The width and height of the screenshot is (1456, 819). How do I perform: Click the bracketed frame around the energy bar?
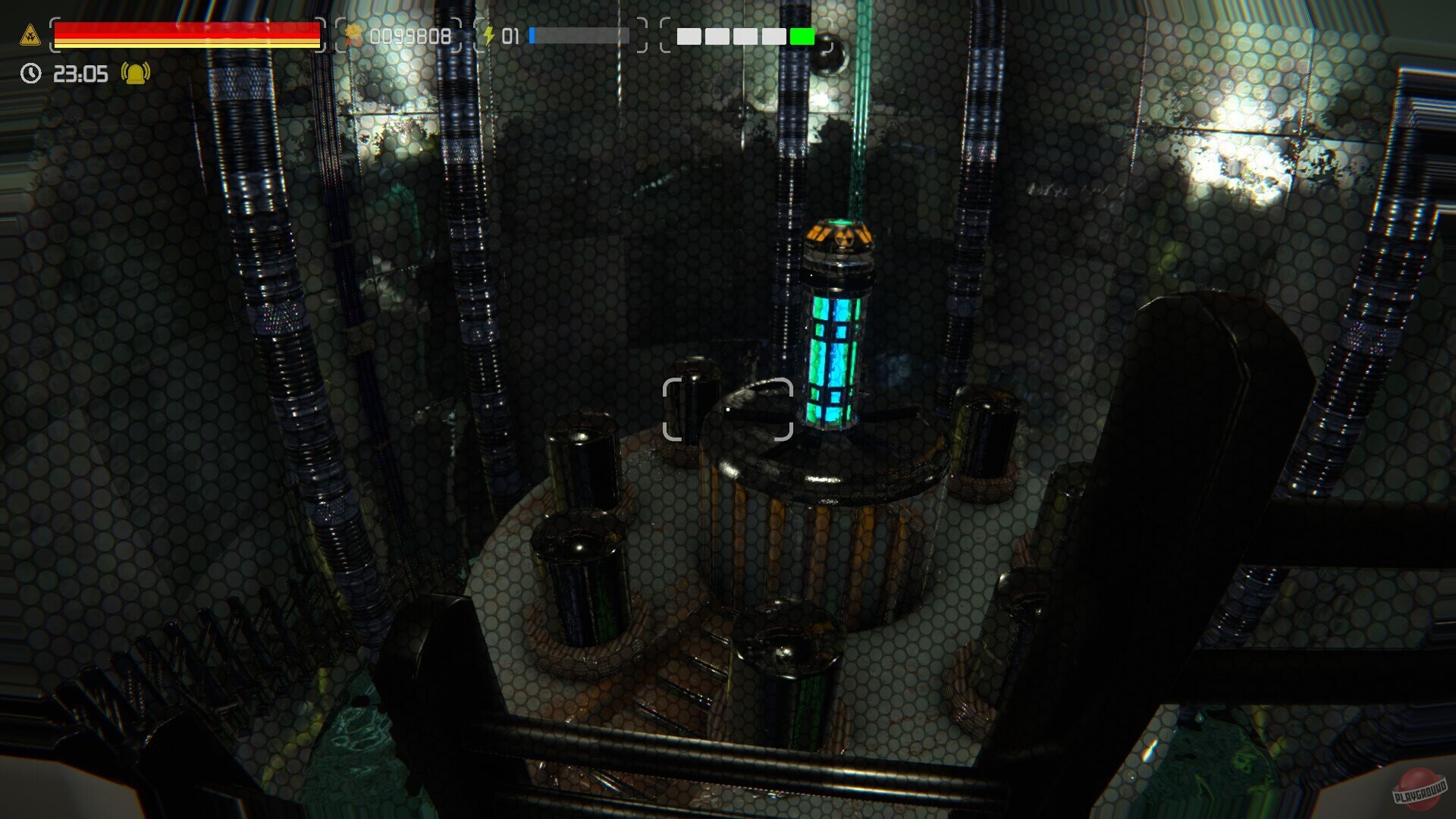561,34
